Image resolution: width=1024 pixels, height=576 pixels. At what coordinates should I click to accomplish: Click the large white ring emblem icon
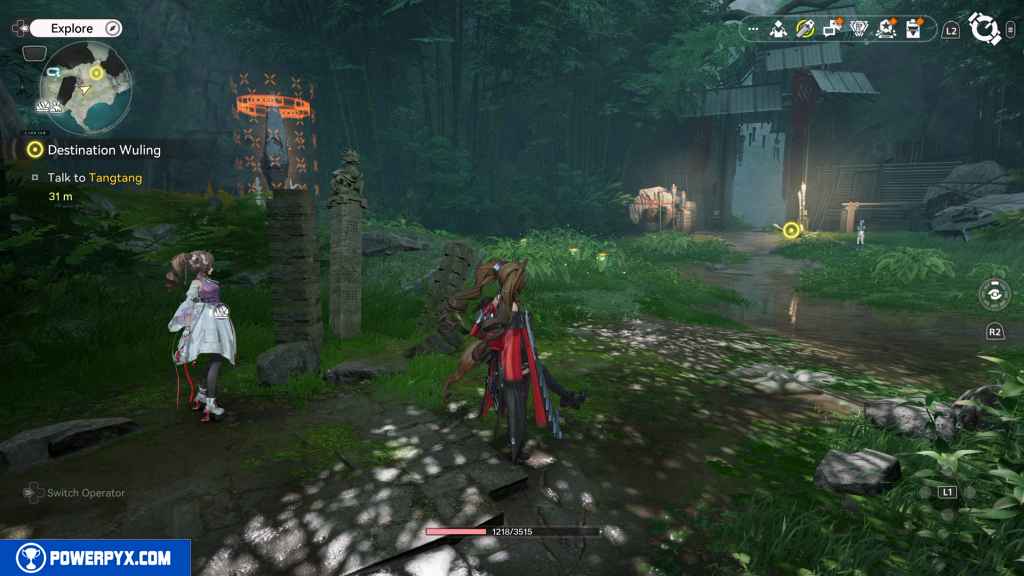985,29
